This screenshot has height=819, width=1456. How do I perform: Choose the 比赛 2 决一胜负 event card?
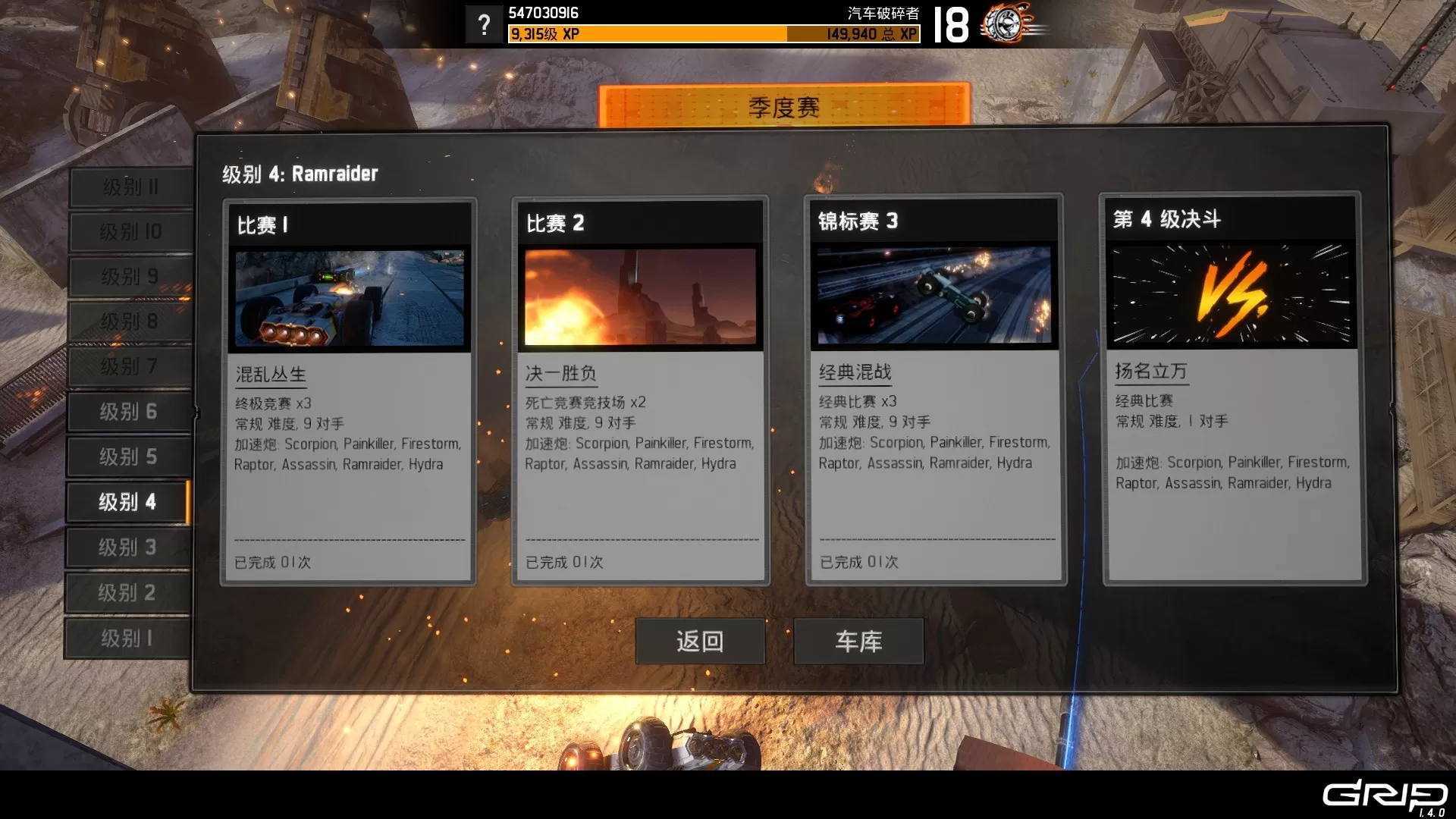(640, 391)
